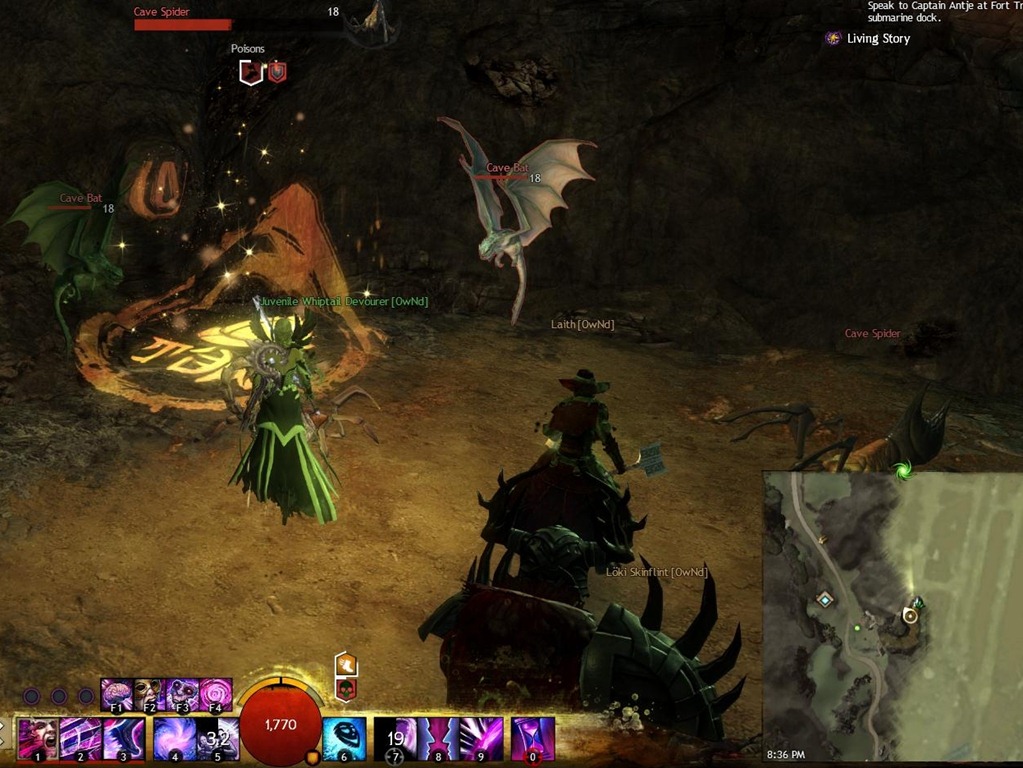Viewport: 1023px width, 768px height.
Task: Inspect the green skull condition icon
Action: (x=346, y=689)
